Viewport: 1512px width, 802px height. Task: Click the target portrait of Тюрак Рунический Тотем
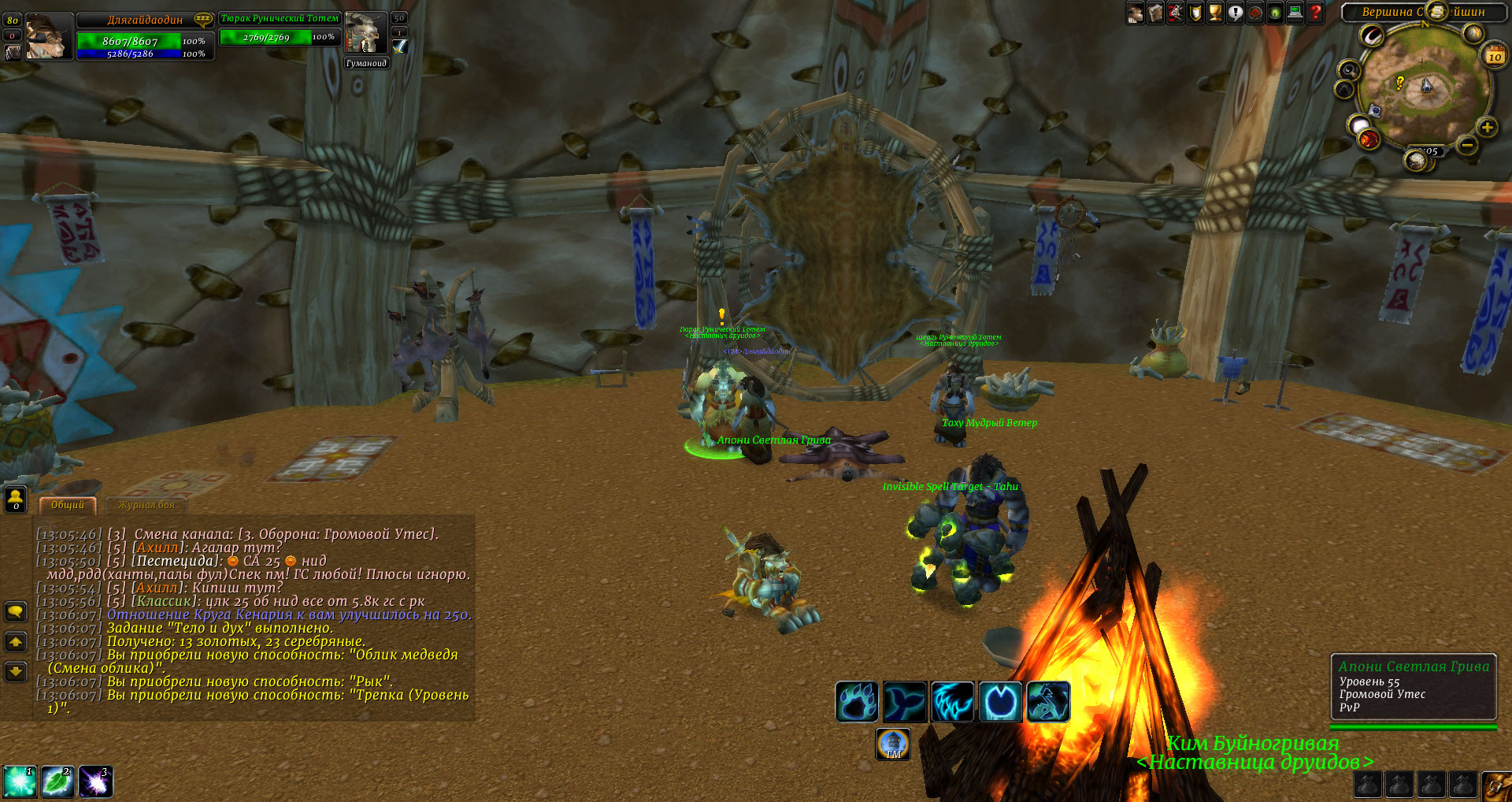point(365,33)
